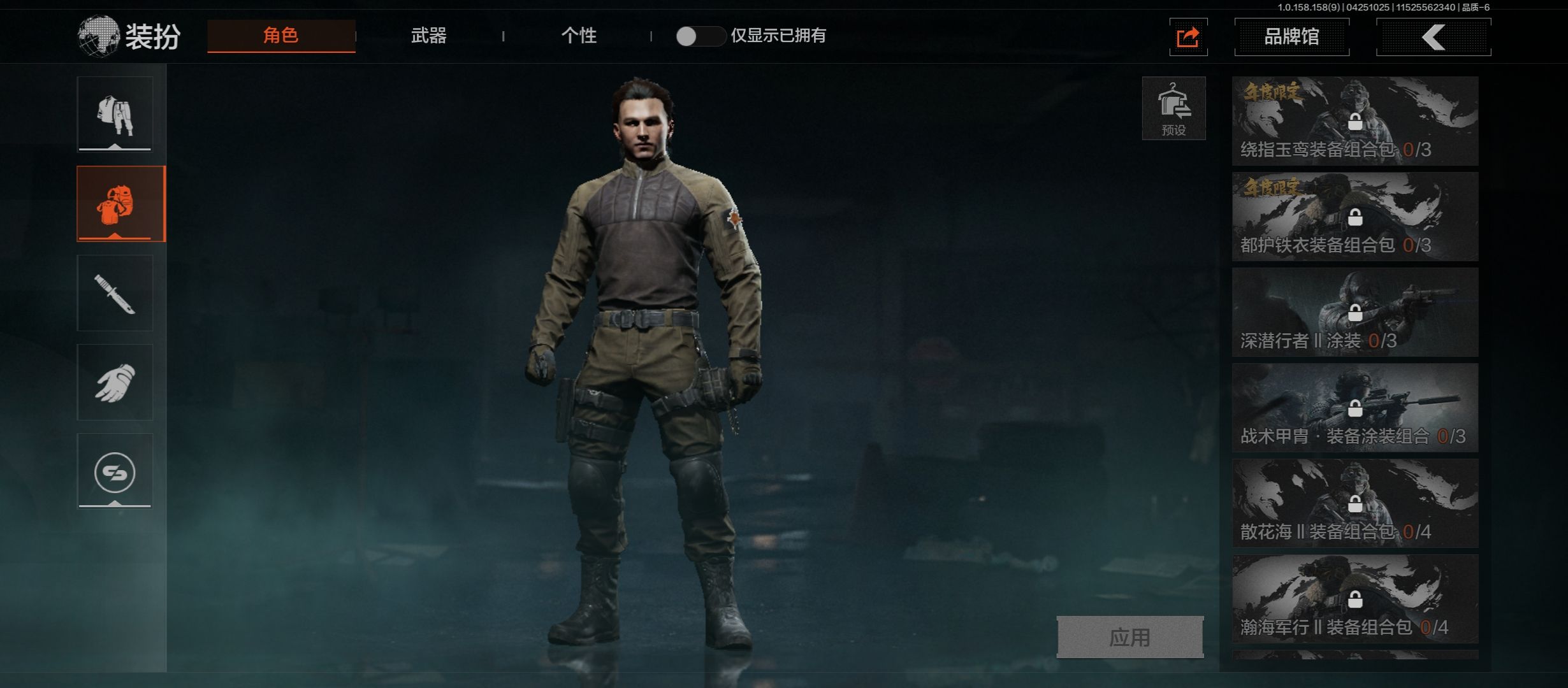The width and height of the screenshot is (1568, 688).
Task: Open the 武器 tab
Action: pyautogui.click(x=428, y=36)
